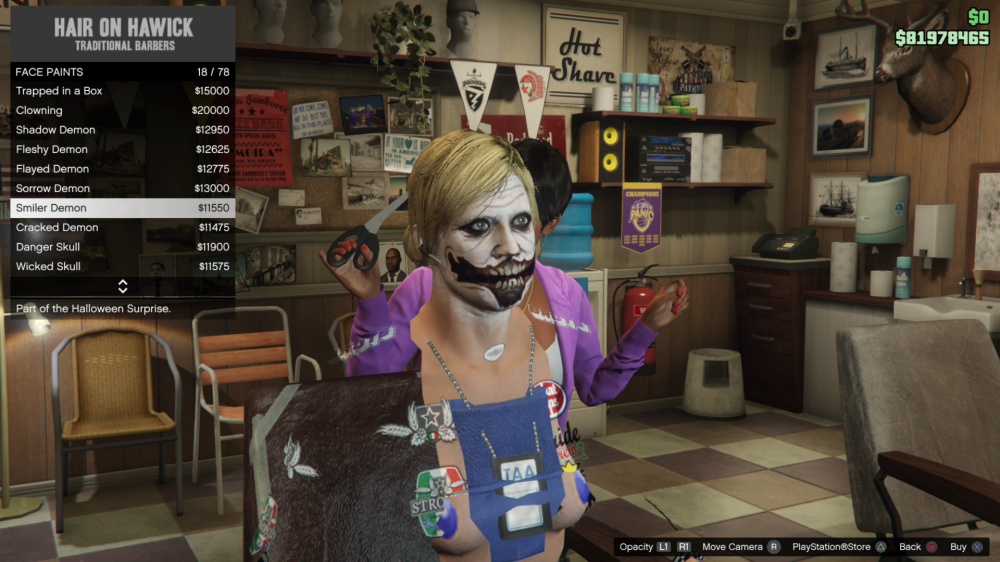Select the Danger Skull entry
This screenshot has height=562, width=1000.
tap(122, 247)
